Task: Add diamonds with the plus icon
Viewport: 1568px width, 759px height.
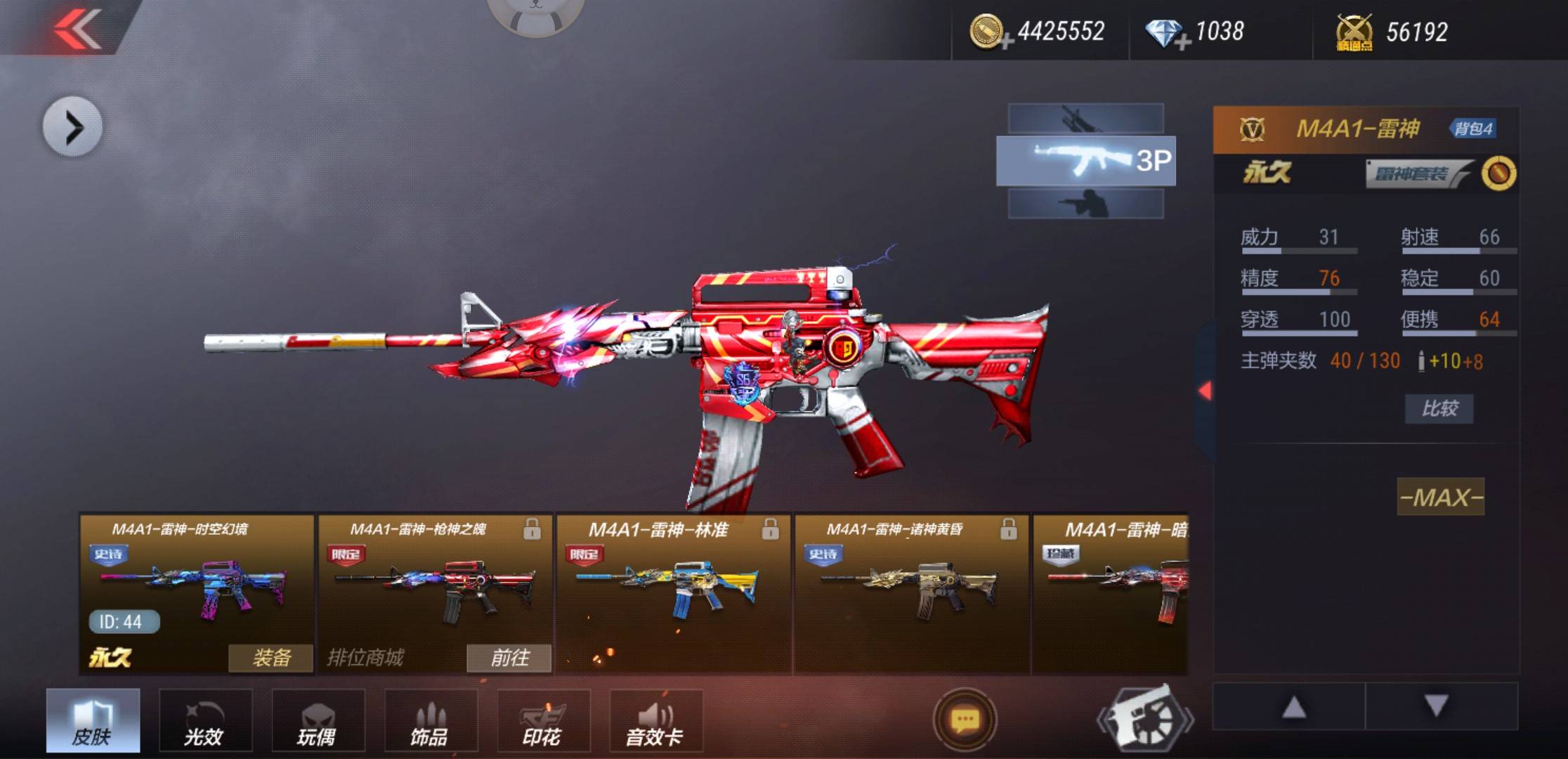Action: click(1182, 42)
